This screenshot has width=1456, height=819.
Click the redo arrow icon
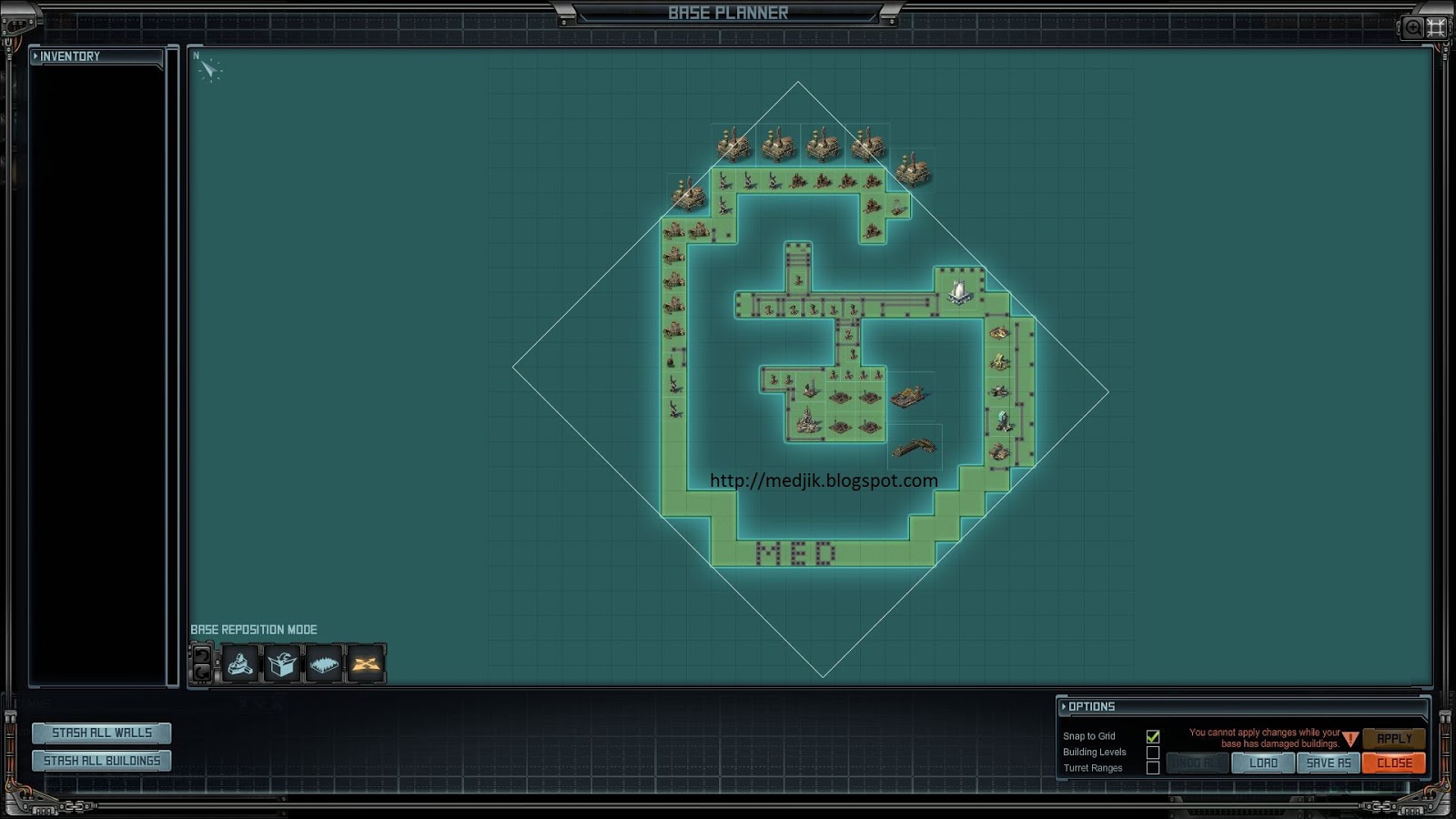click(200, 672)
